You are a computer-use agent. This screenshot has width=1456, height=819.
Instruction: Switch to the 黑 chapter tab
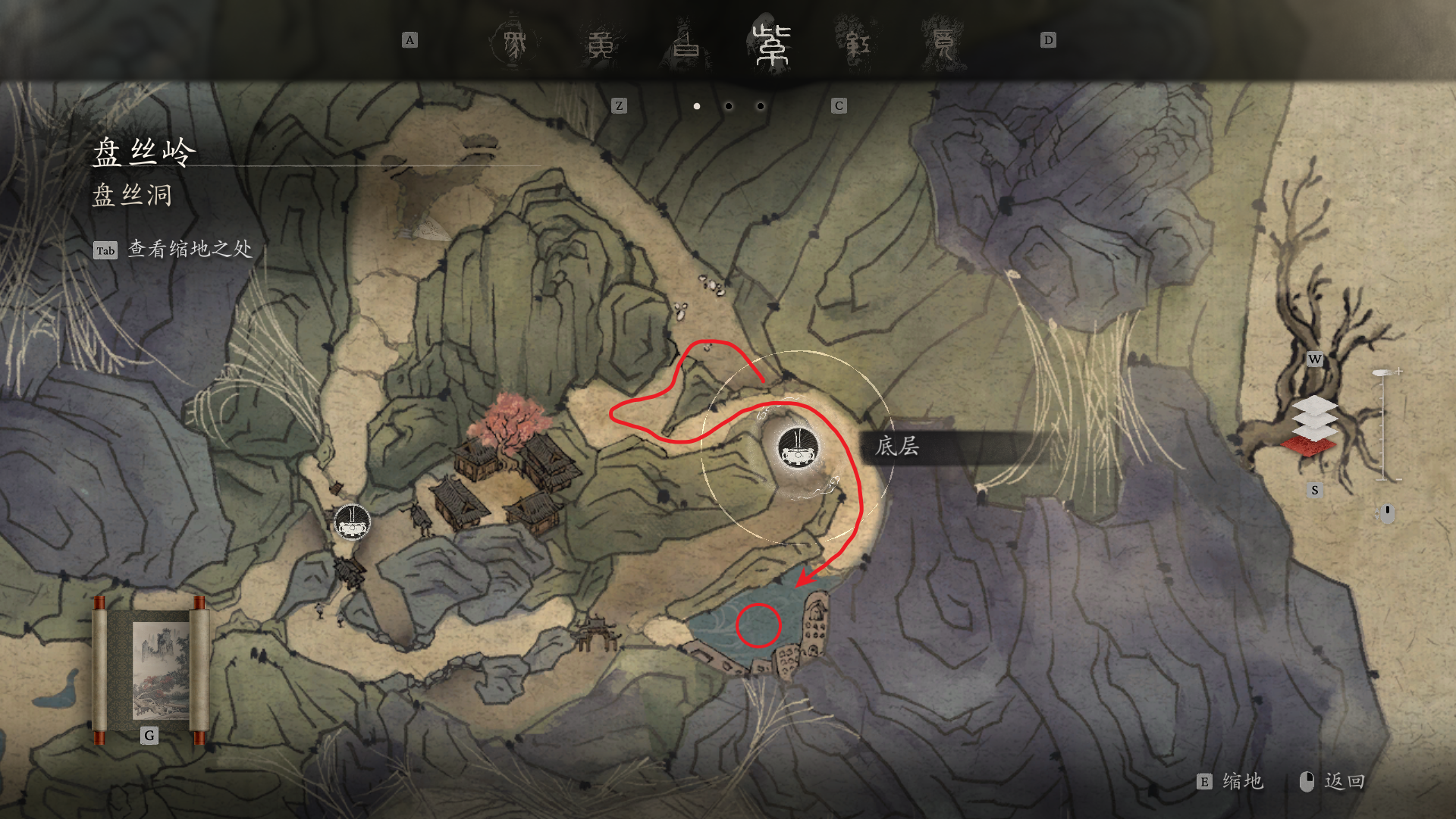[514, 43]
